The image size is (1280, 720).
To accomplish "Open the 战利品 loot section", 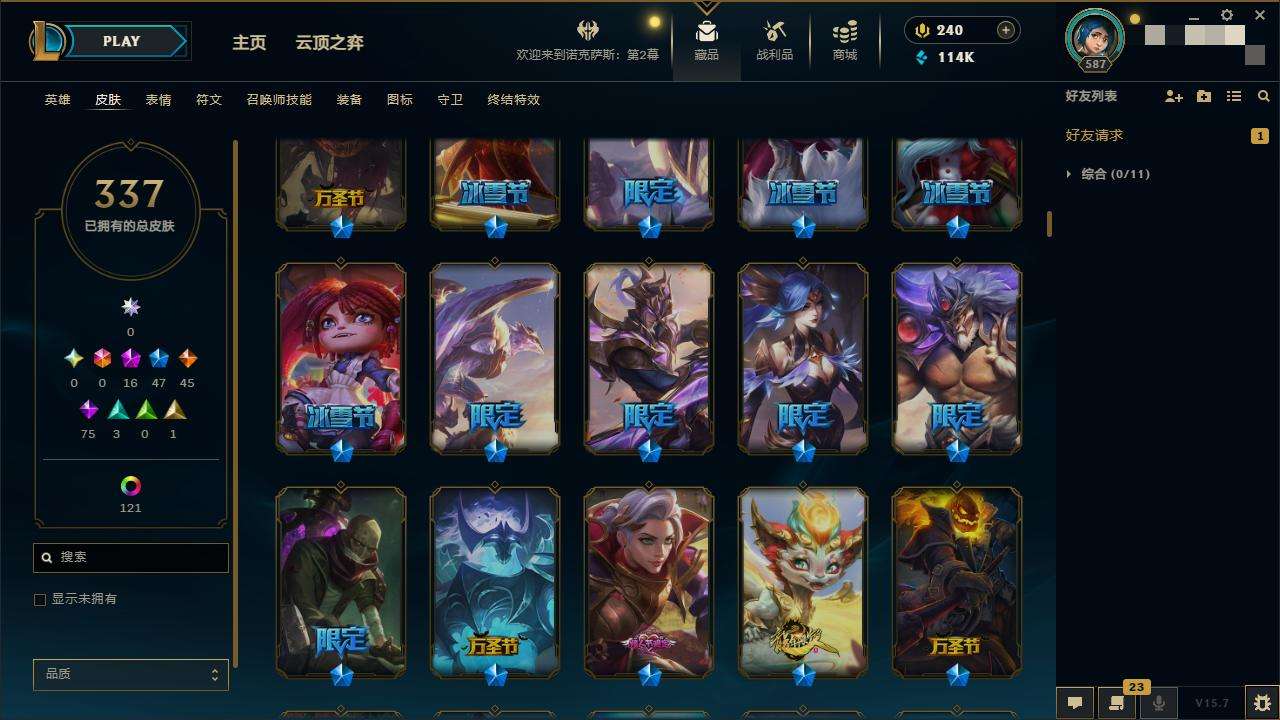I will [774, 41].
